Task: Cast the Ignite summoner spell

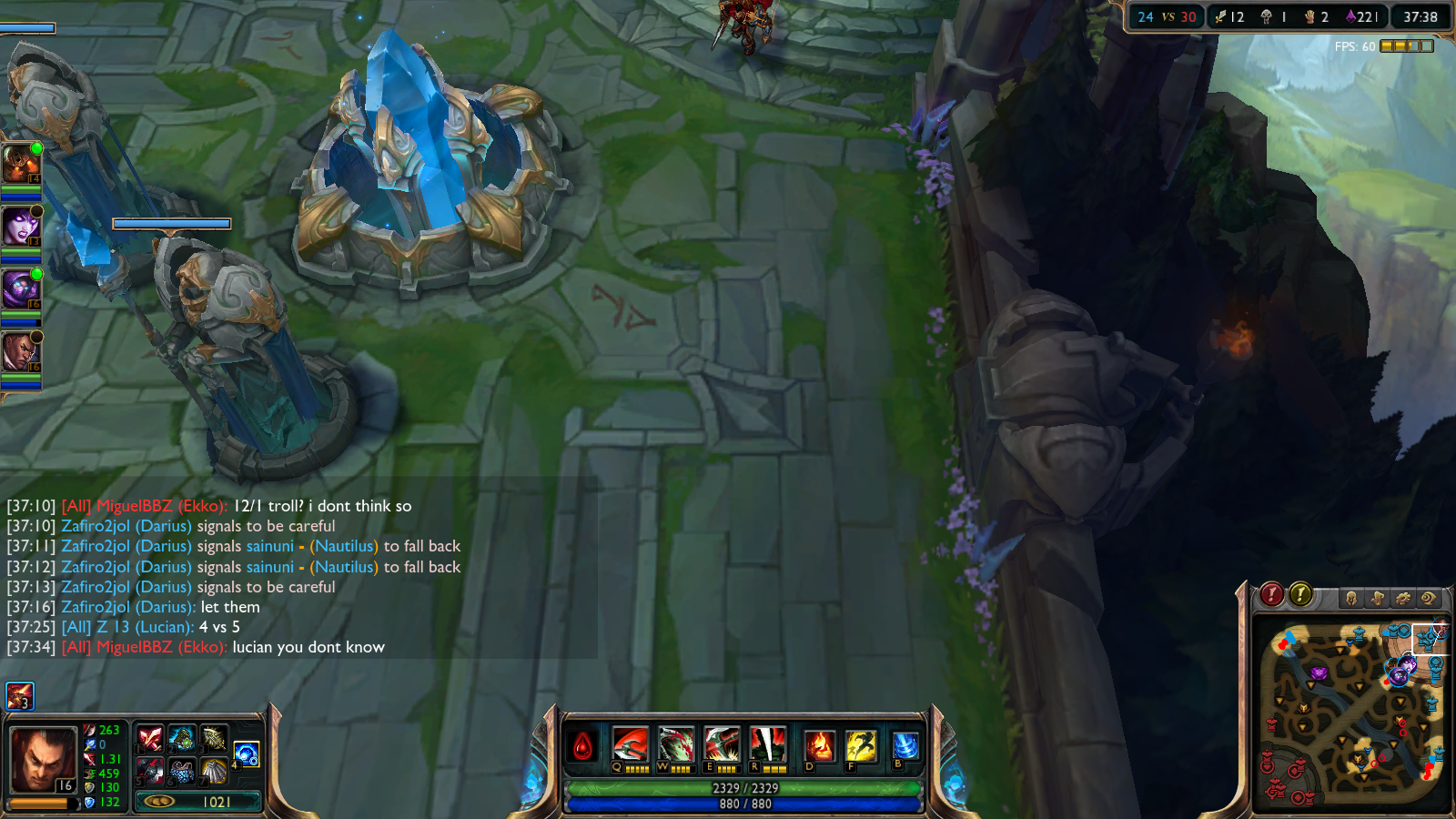Action: pyautogui.click(x=819, y=746)
